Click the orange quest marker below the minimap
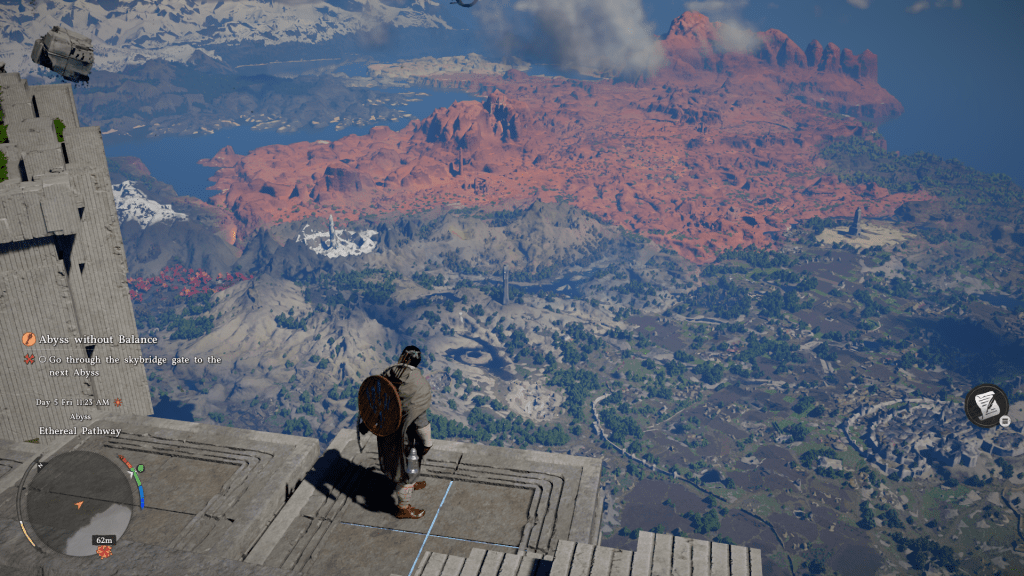The image size is (1024, 576). 103,552
